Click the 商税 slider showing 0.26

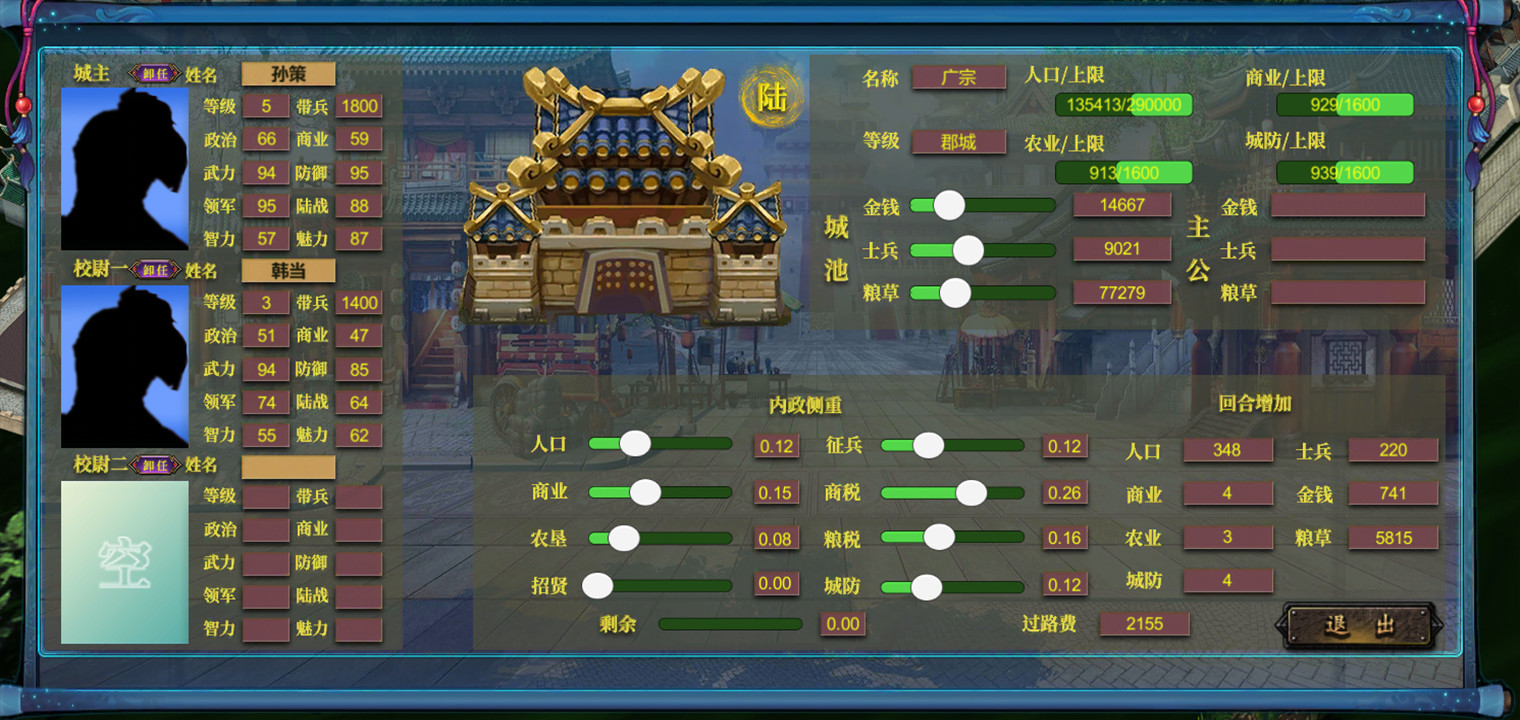point(969,492)
